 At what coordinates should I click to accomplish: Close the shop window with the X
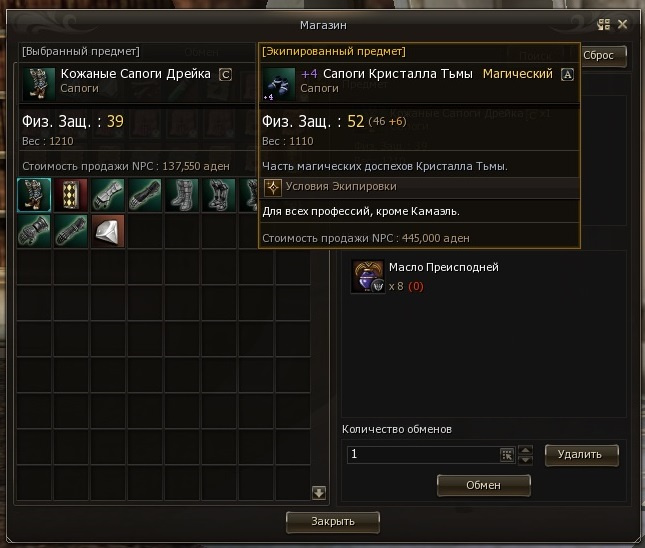[x=623, y=24]
